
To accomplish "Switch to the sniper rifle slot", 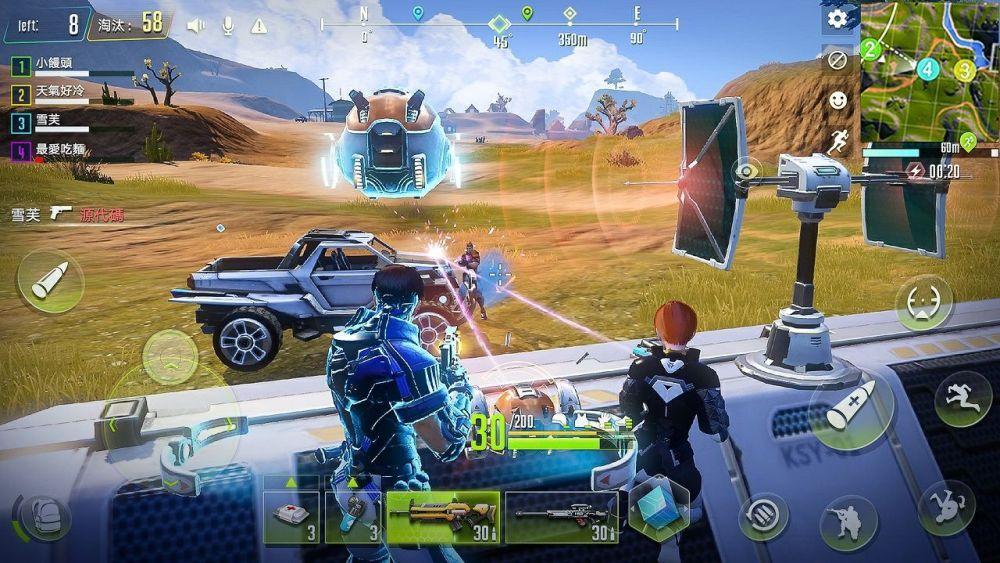I will (x=561, y=517).
